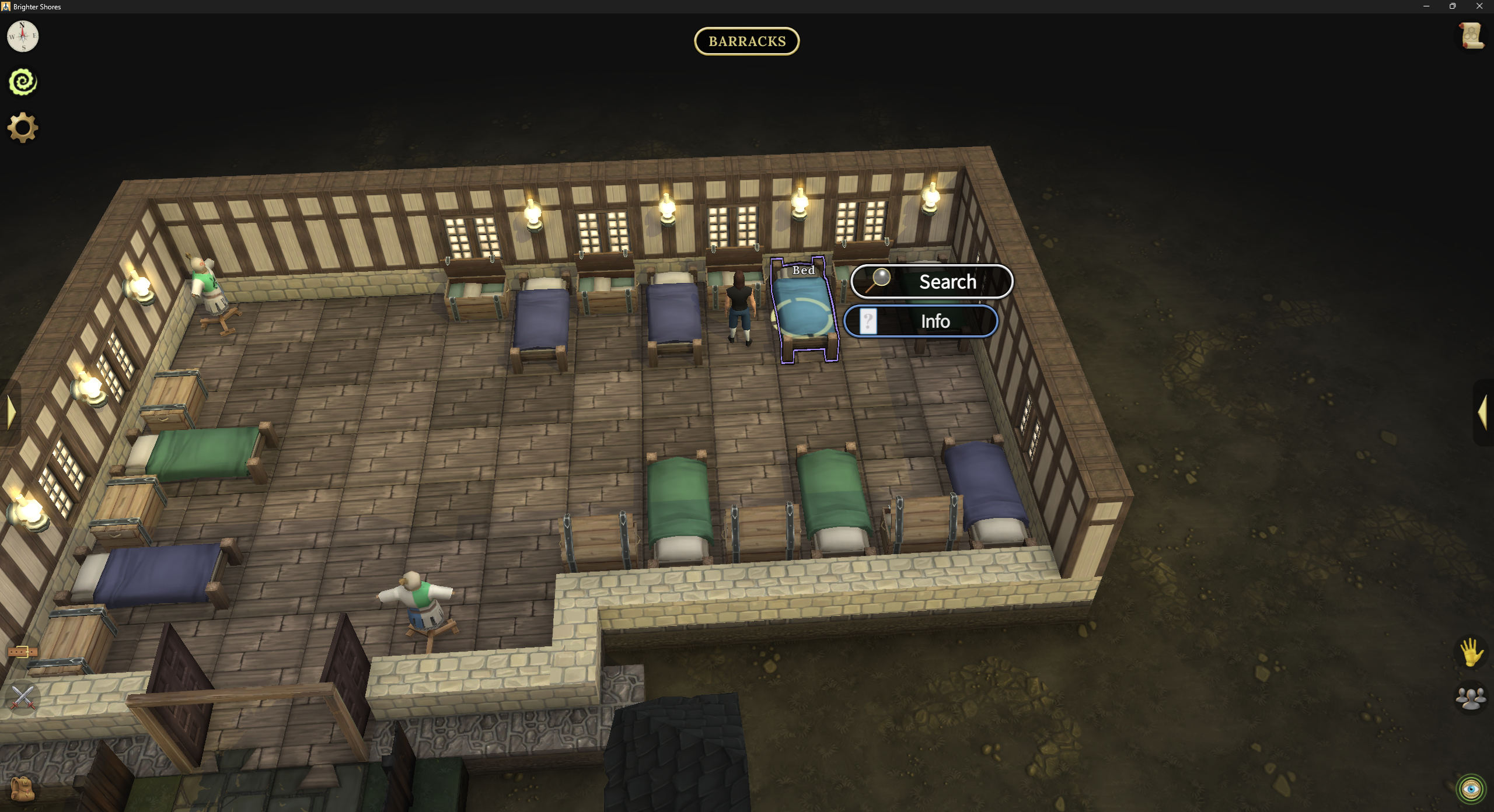1494x812 pixels.
Task: Select the Info option for the Bed
Action: coord(921,321)
